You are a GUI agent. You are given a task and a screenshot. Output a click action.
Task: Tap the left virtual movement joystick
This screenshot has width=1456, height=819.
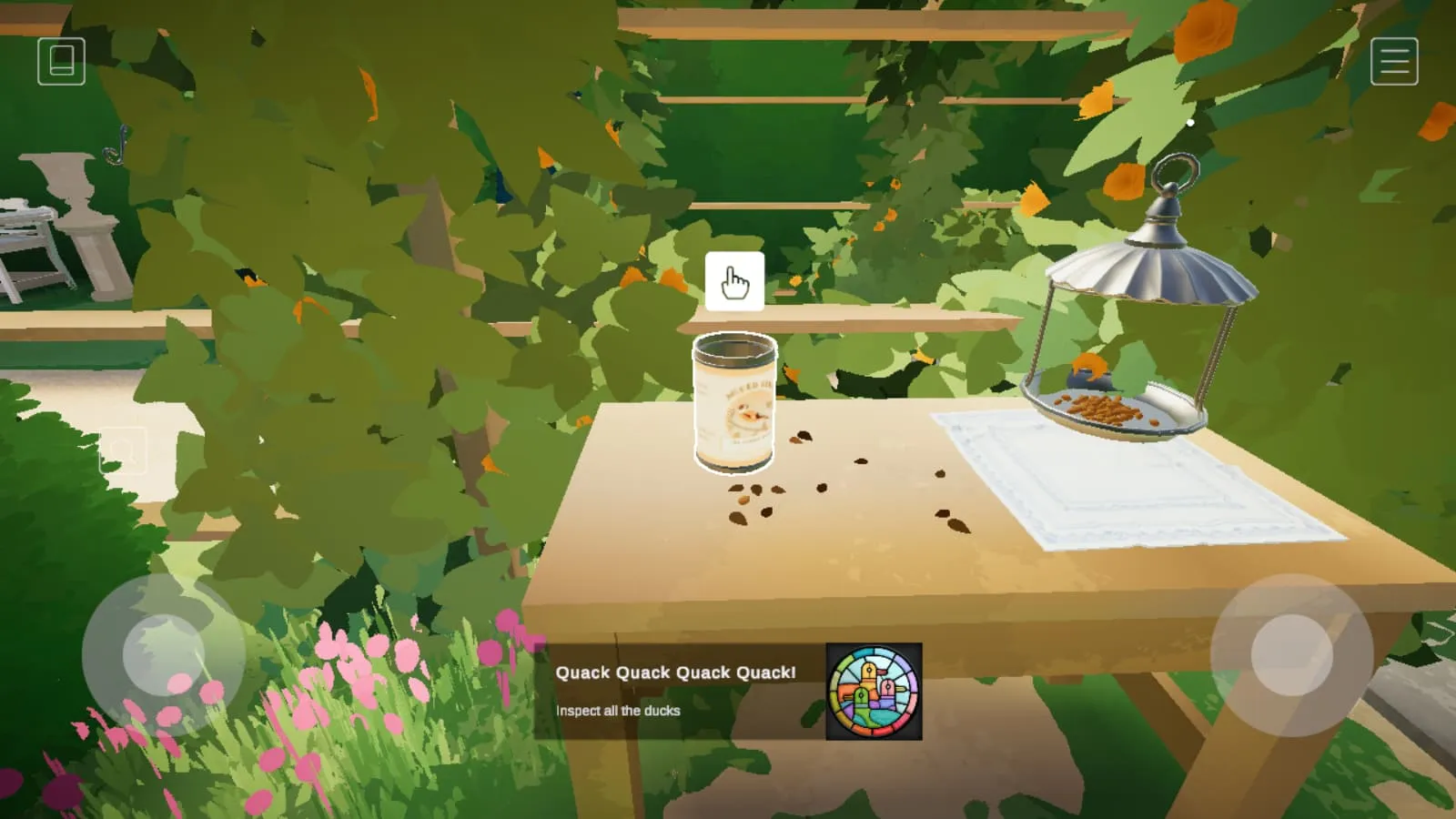163,654
